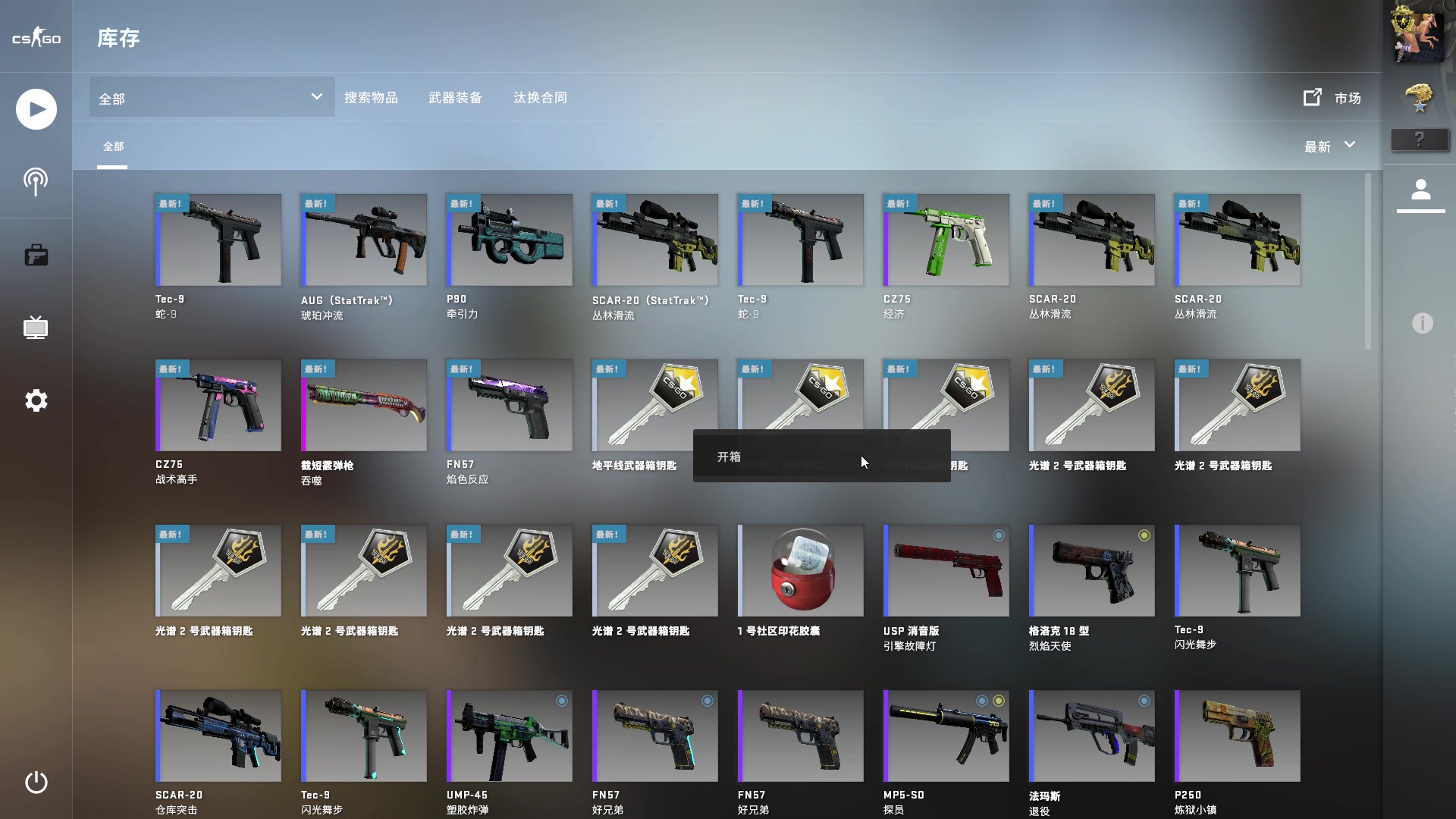The image size is (1456, 819).
Task: Select the USP 消音版 引擎故障灯 item thumbnail
Action: pyautogui.click(x=946, y=571)
